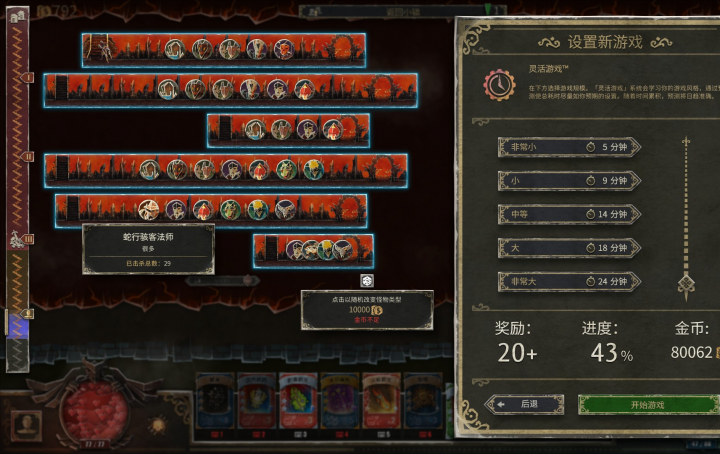
Task: Select the stage I marker on the track
Action: click(x=29, y=77)
